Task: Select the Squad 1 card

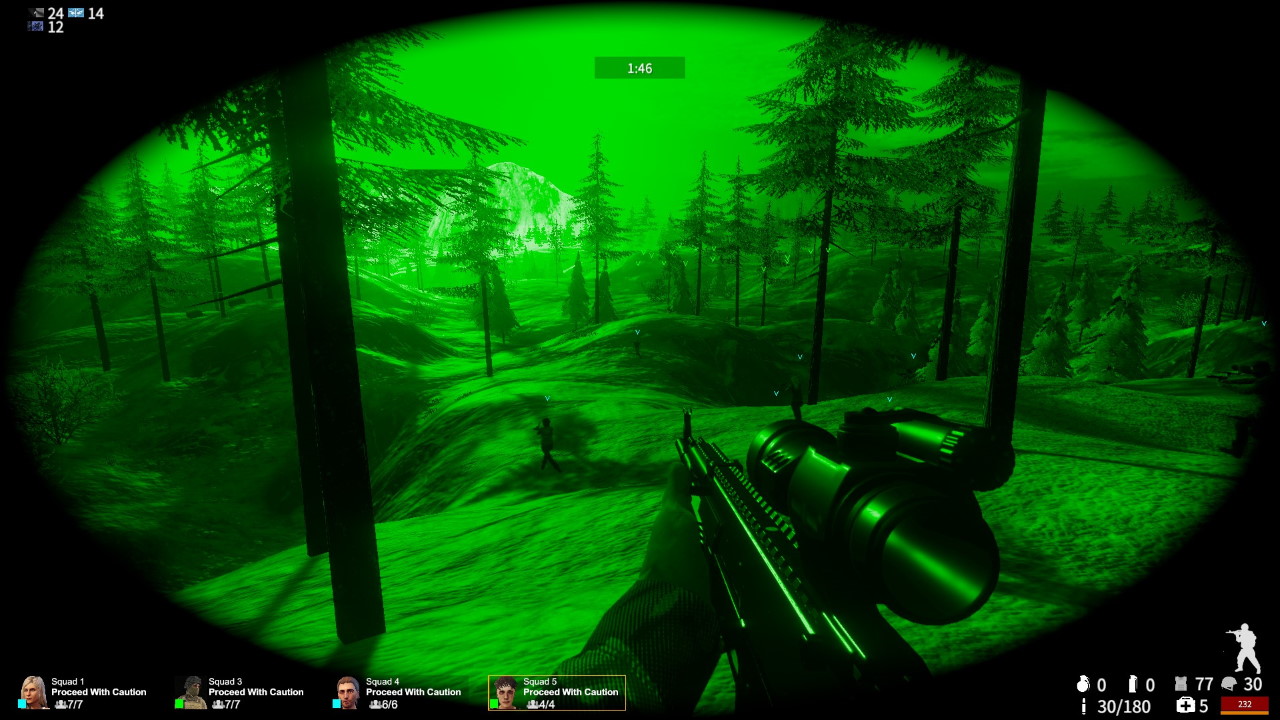Action: (x=84, y=692)
